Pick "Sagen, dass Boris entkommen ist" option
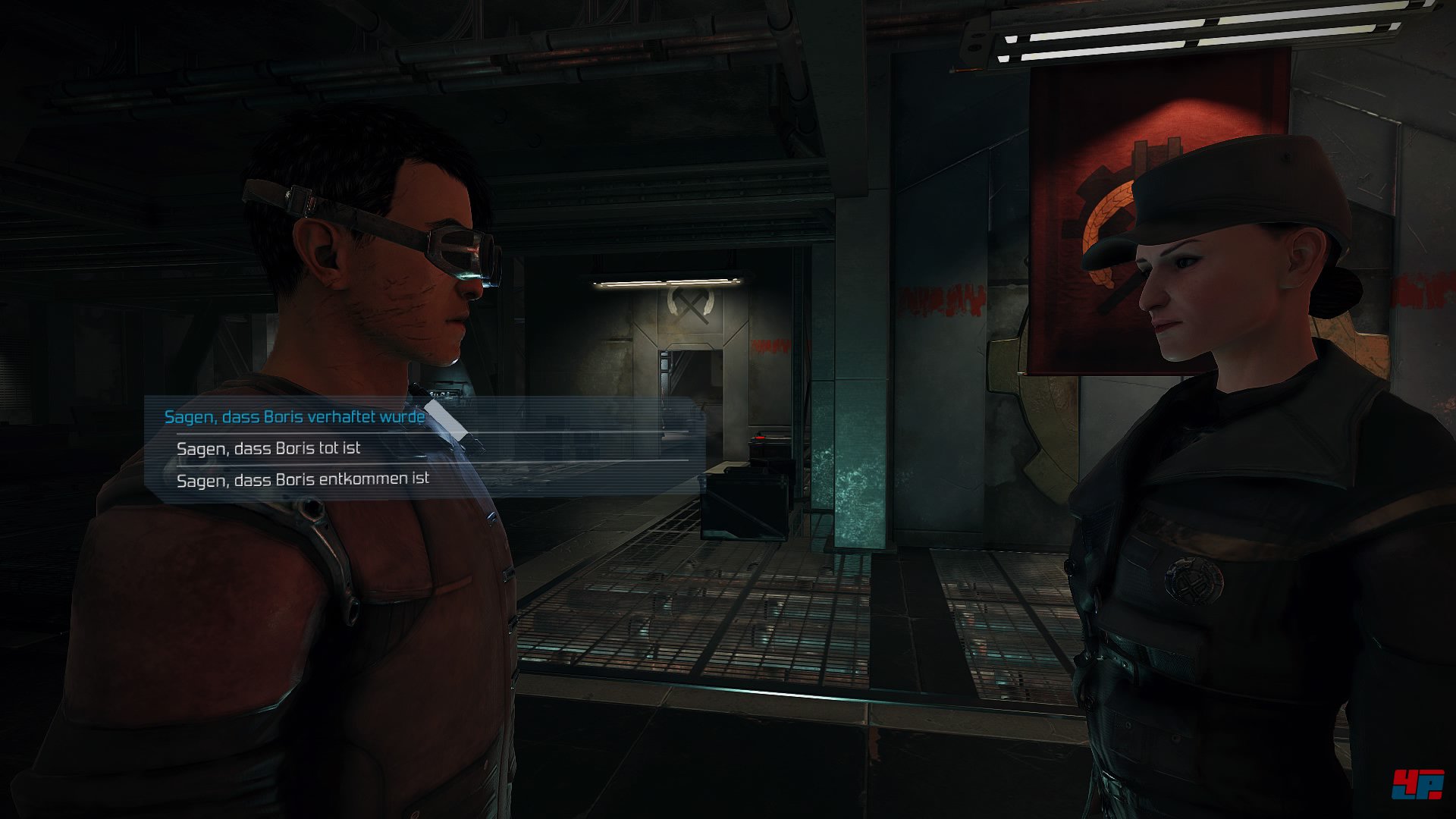 point(303,479)
